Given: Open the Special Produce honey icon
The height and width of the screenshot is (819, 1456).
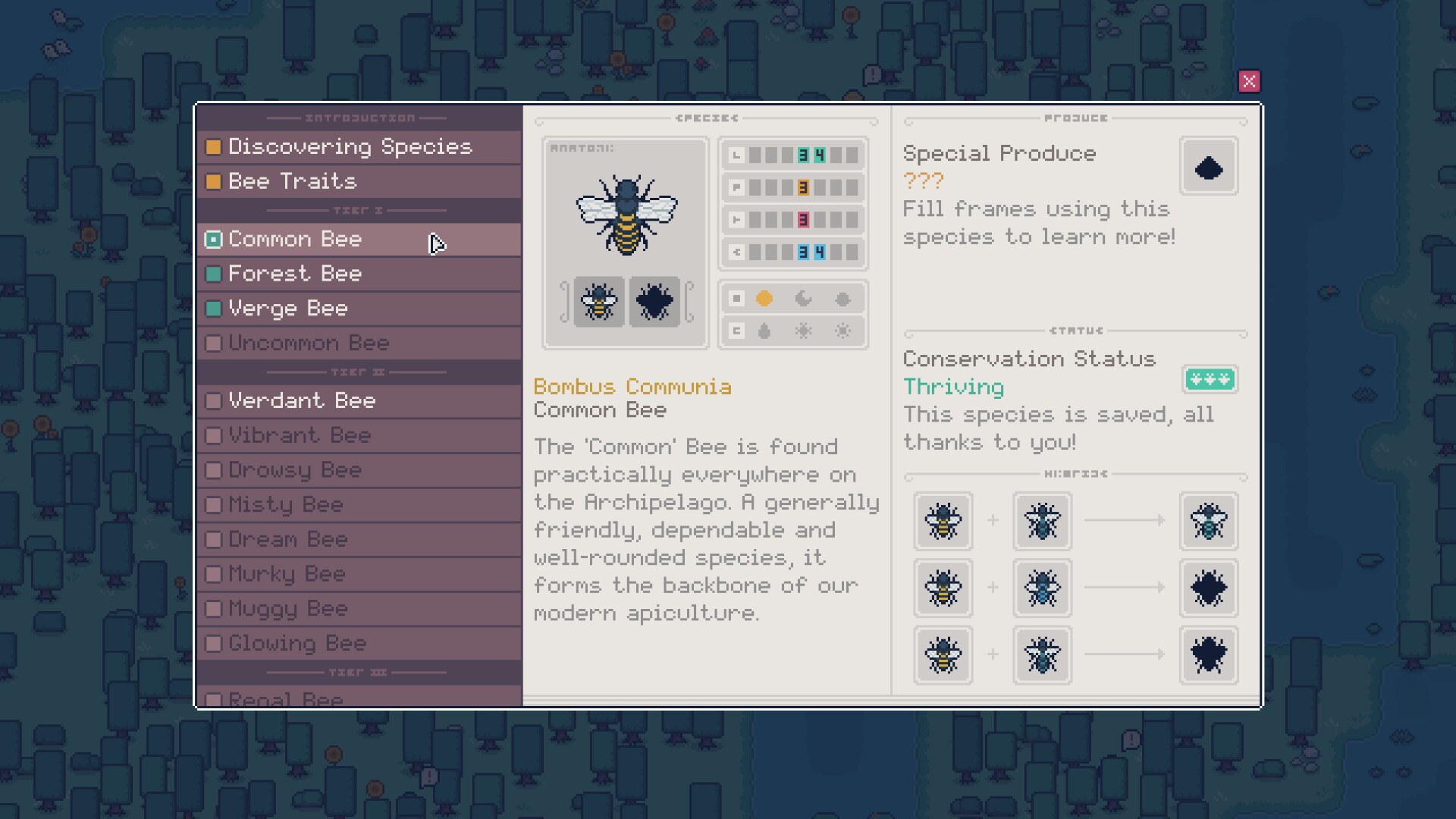Looking at the screenshot, I should click(1209, 166).
